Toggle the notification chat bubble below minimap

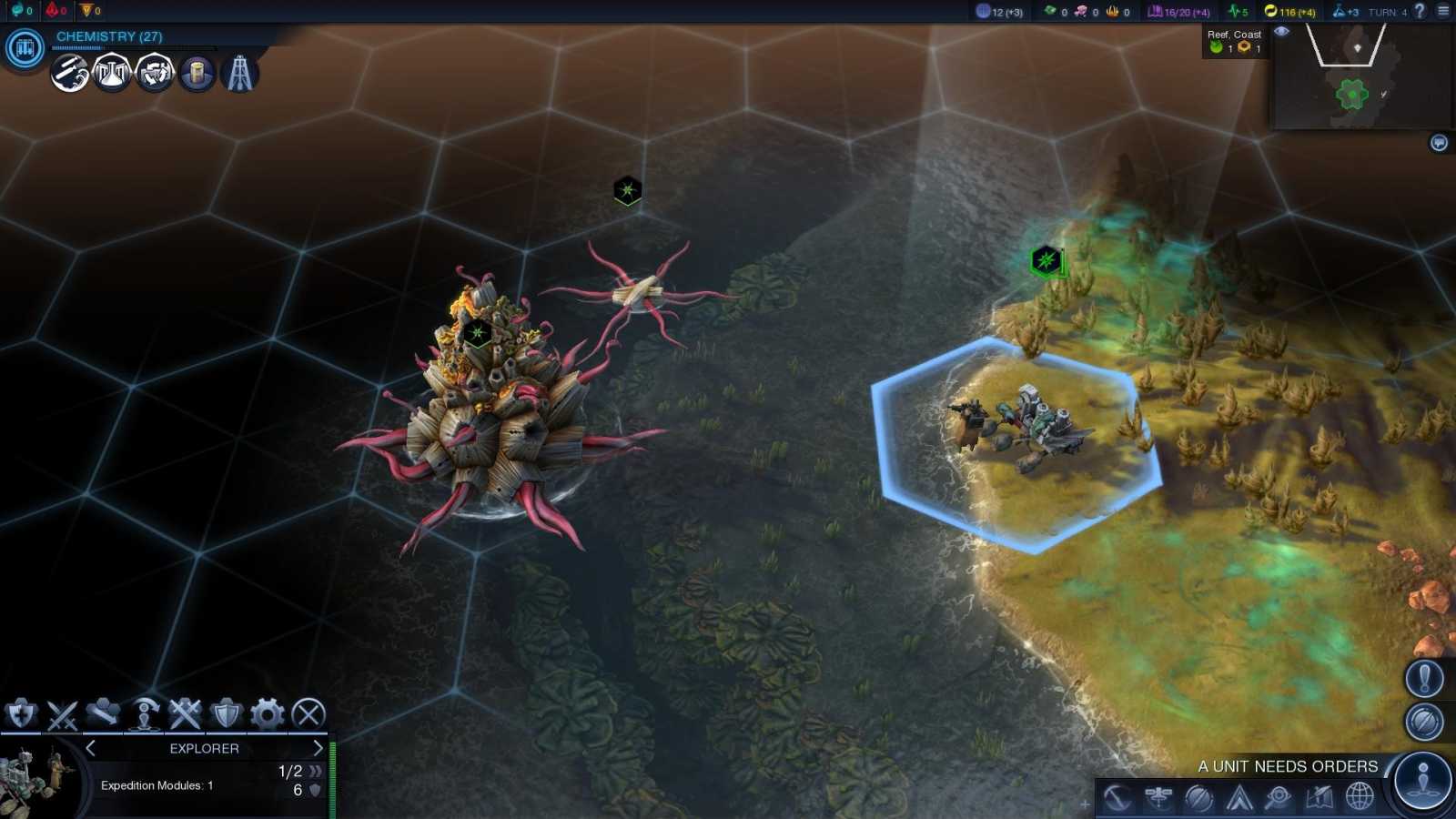pyautogui.click(x=1439, y=143)
